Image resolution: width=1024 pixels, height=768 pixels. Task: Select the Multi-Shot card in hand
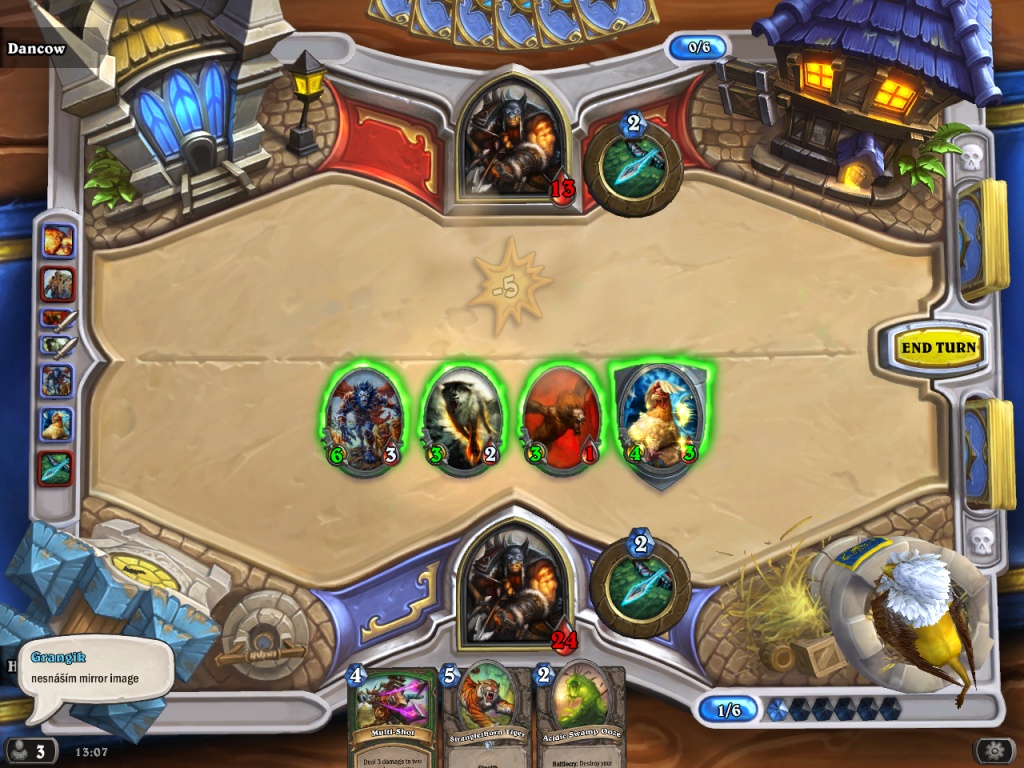pos(391,715)
